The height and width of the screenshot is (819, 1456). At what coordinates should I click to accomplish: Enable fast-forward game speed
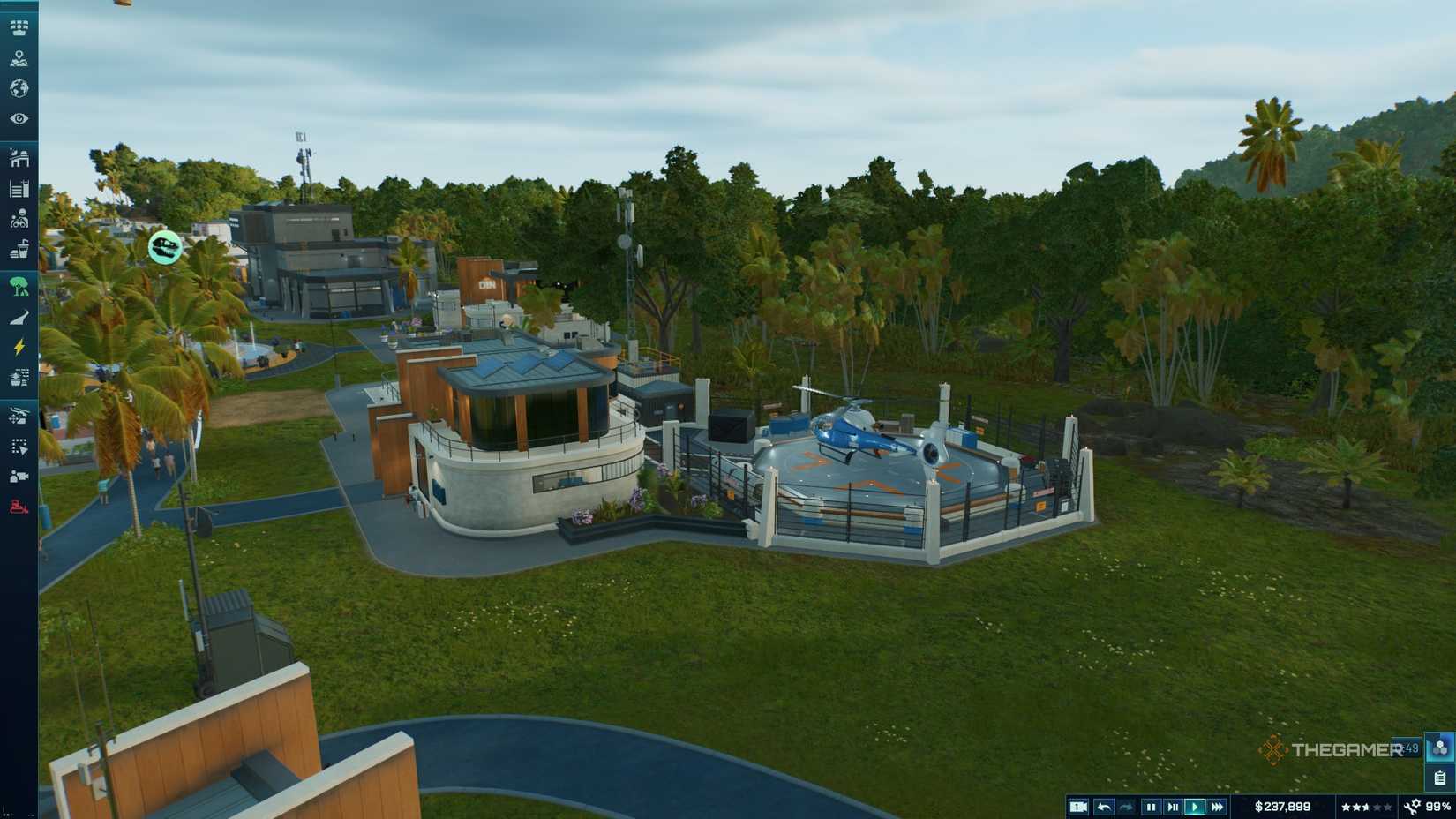[1217, 806]
